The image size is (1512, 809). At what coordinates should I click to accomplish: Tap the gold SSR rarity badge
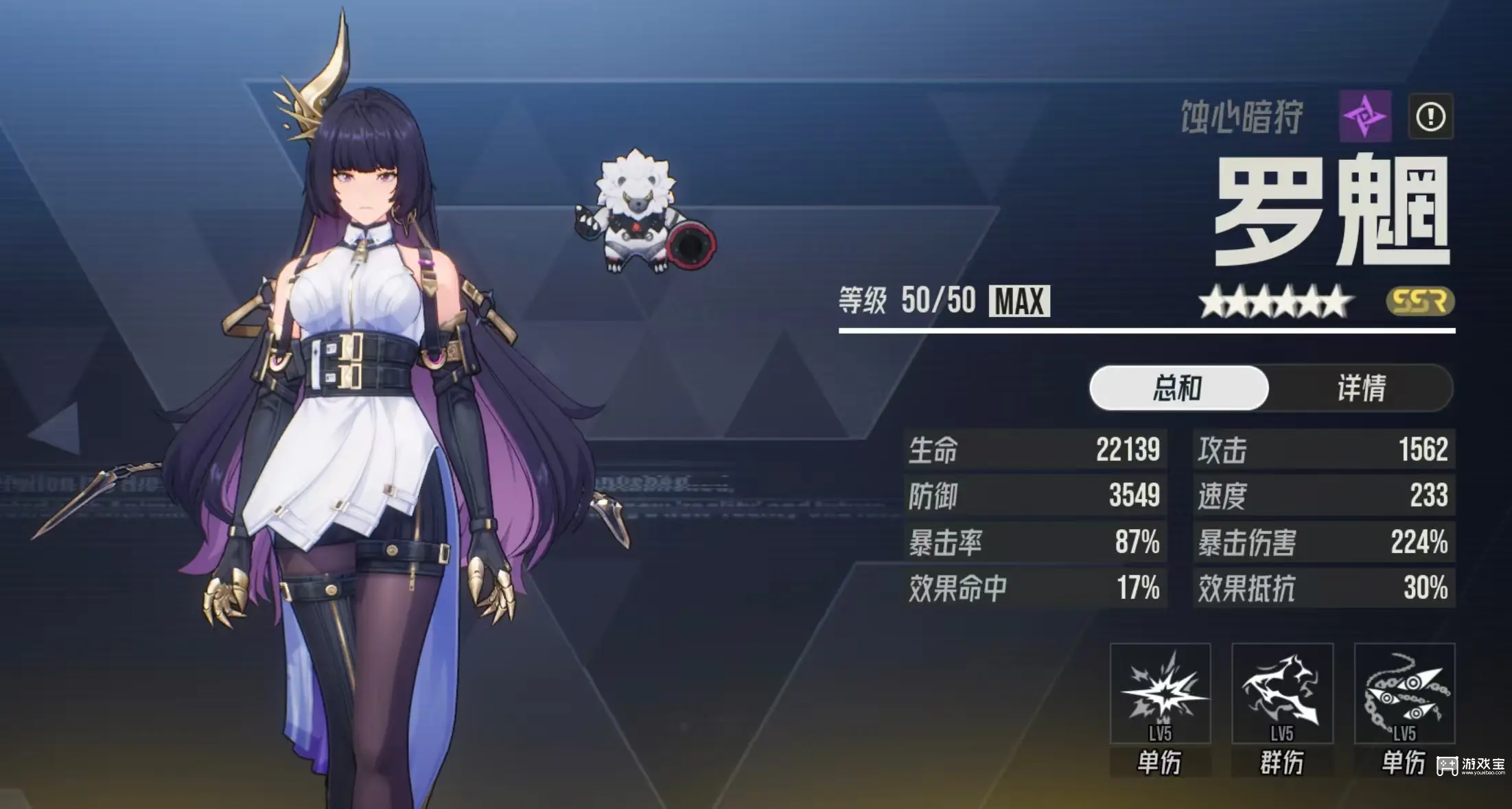click(1420, 301)
